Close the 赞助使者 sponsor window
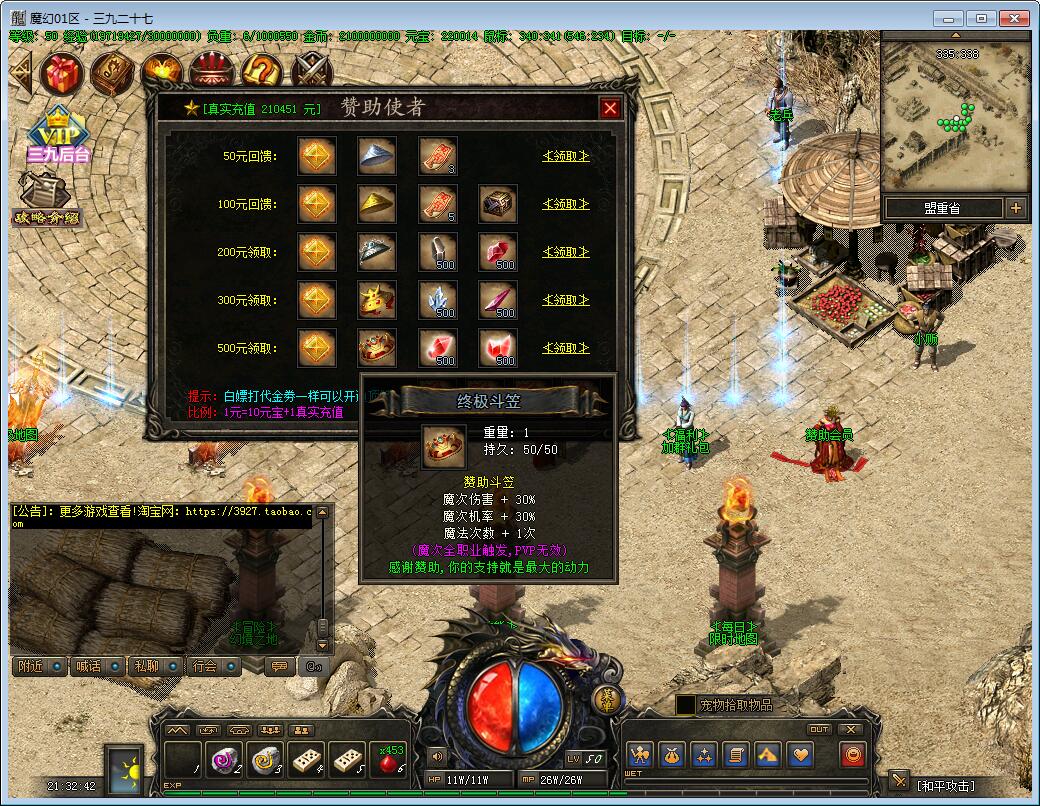1040x806 pixels. point(610,108)
